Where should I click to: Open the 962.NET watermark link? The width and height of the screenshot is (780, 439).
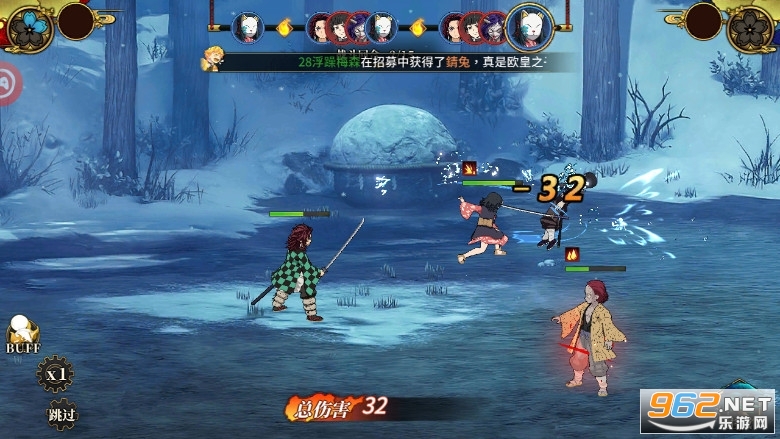[x=708, y=410]
